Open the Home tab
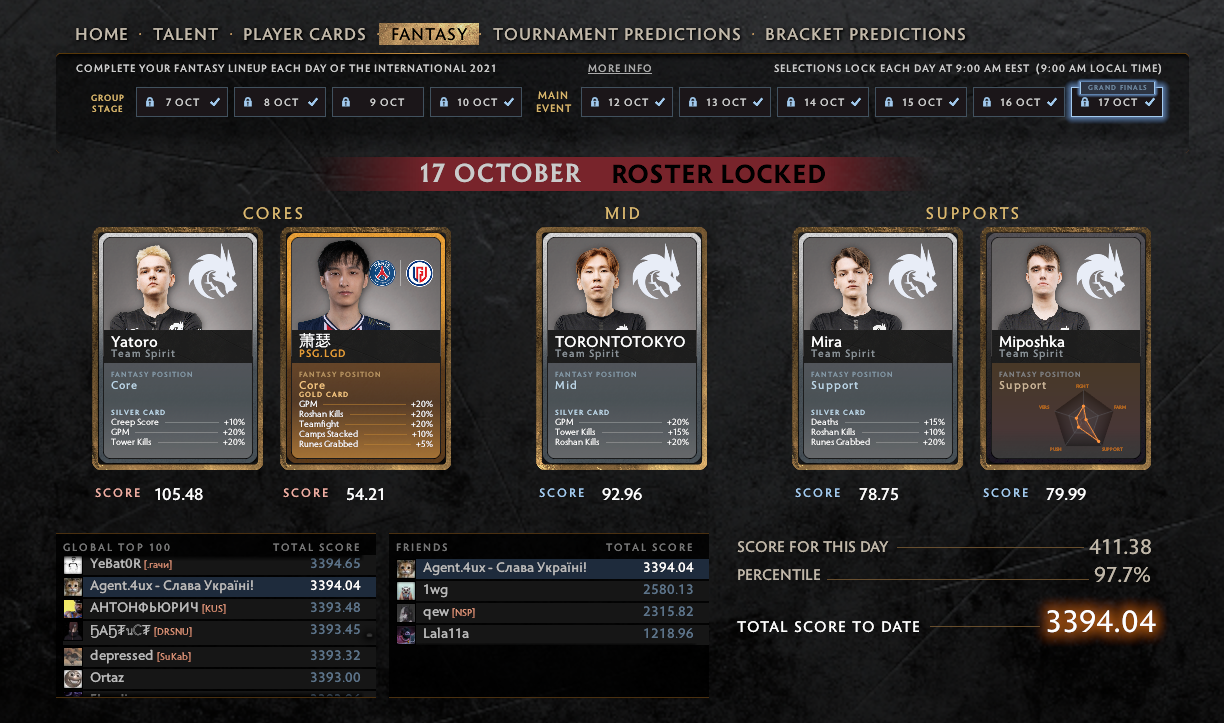The height and width of the screenshot is (723, 1224). pyautogui.click(x=102, y=34)
